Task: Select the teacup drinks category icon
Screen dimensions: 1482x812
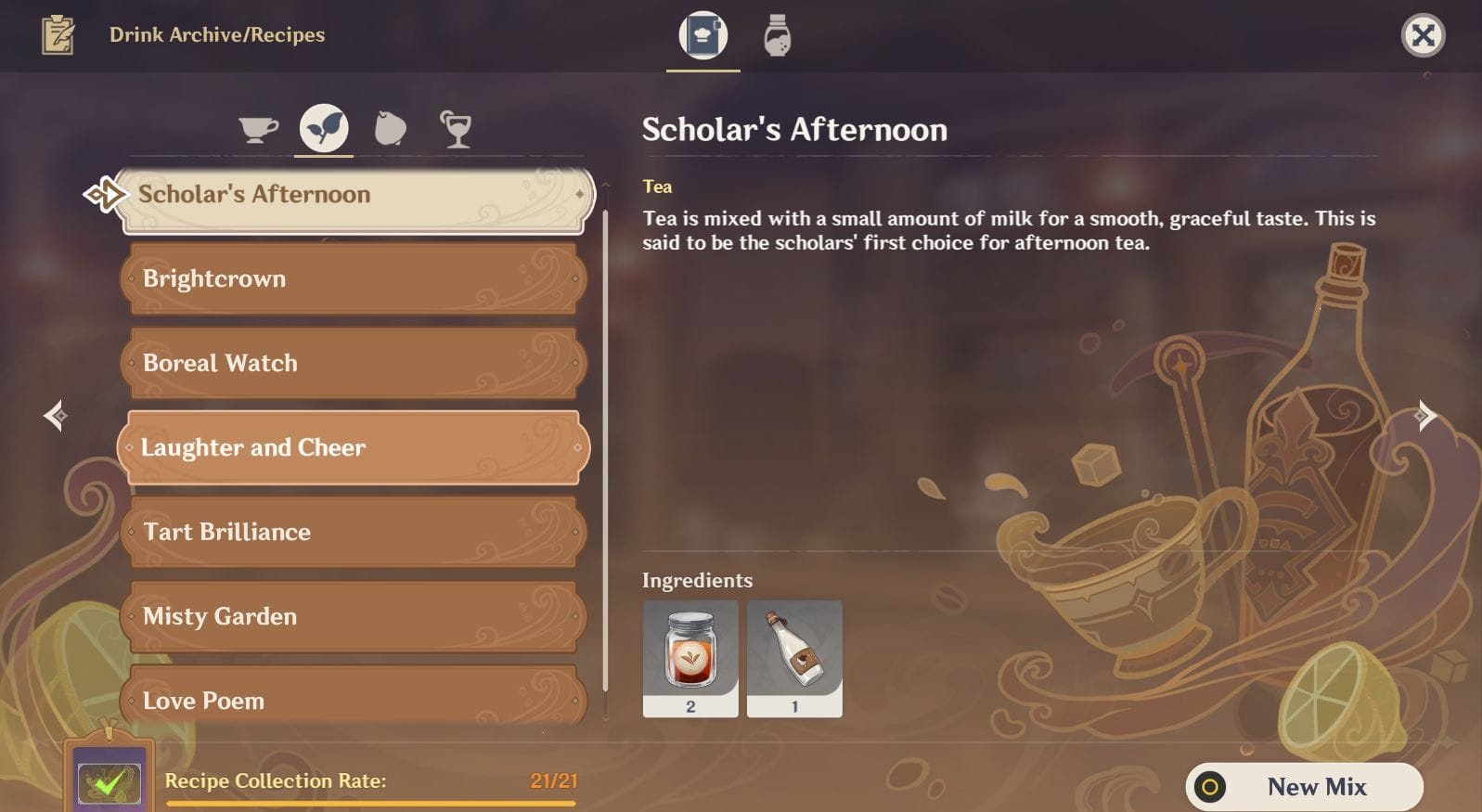Action: pos(257,128)
